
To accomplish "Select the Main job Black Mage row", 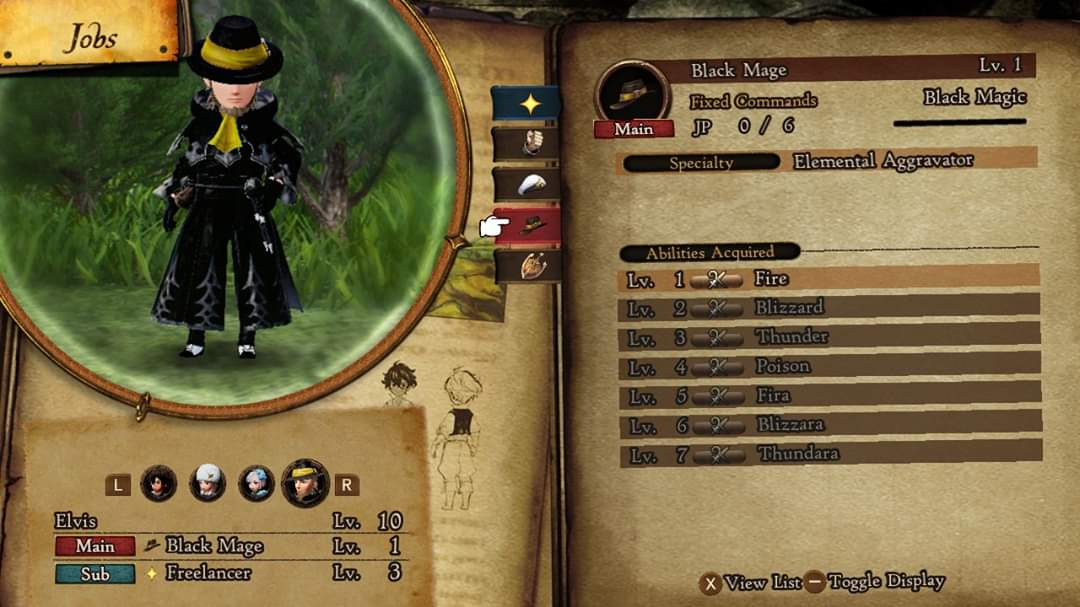I will pyautogui.click(x=230, y=546).
